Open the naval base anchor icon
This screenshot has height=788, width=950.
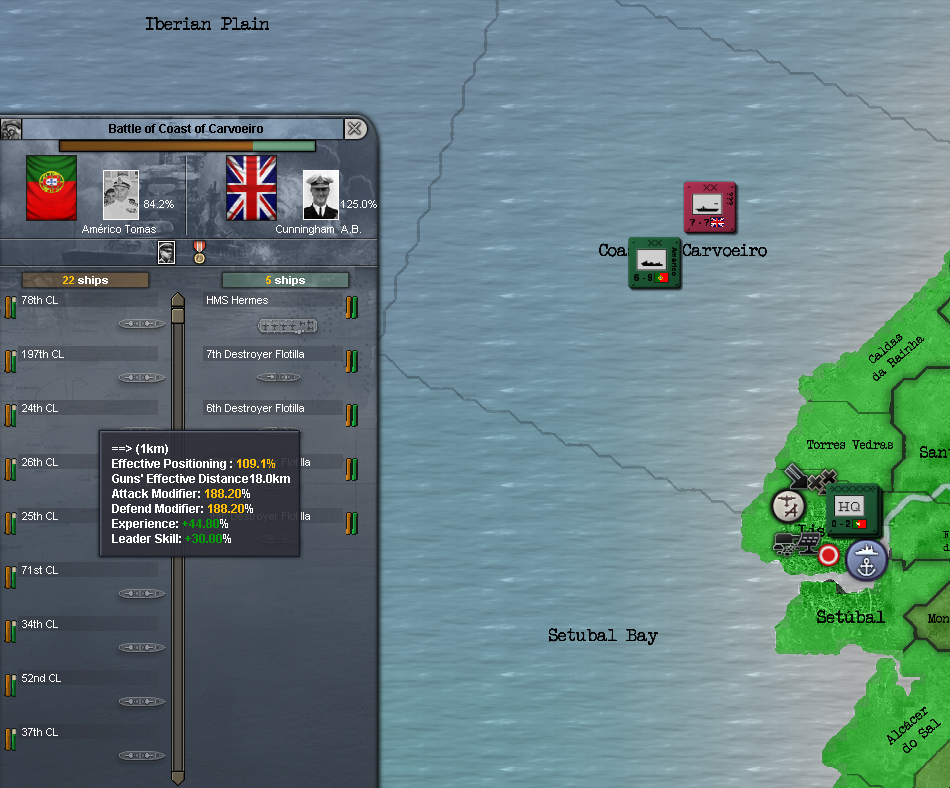coord(867,561)
